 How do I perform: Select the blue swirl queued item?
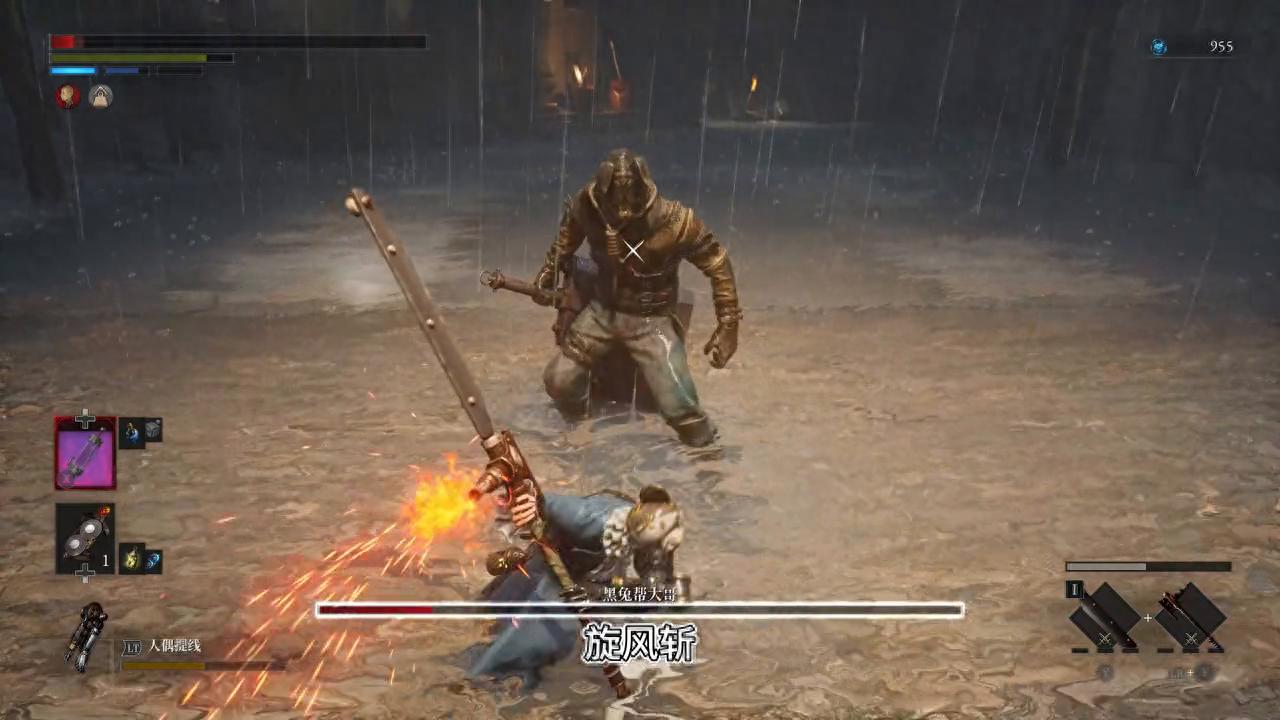[153, 561]
